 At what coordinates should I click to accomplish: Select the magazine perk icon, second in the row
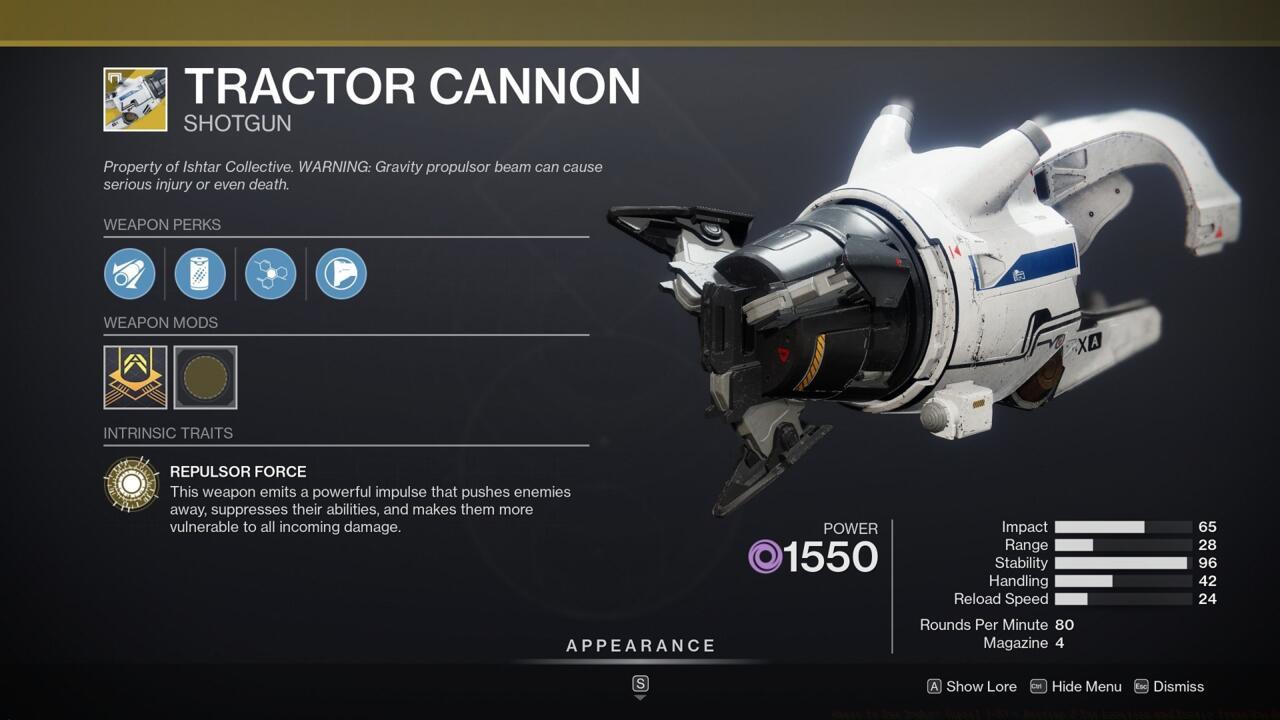point(200,273)
